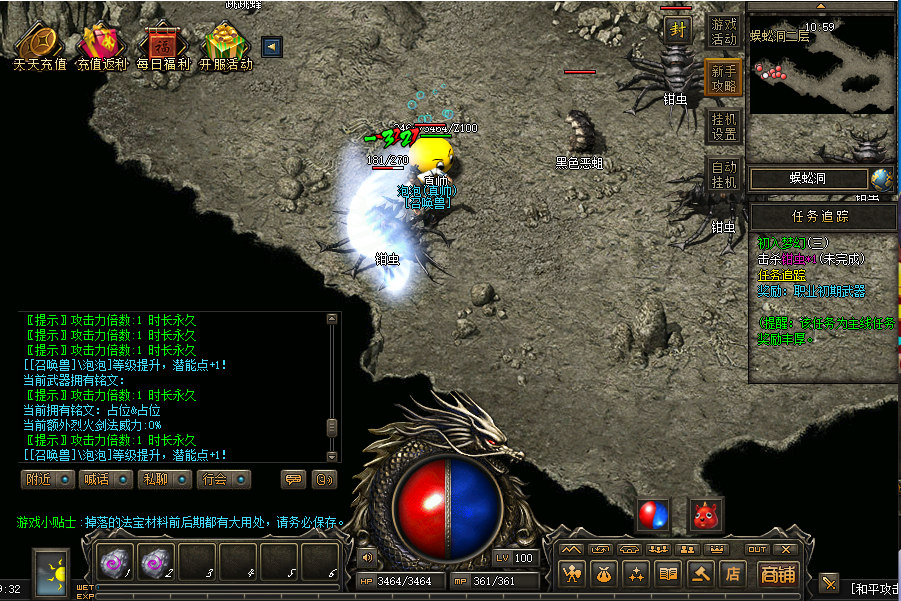Open the 新手攻略 beginner guide

(724, 78)
